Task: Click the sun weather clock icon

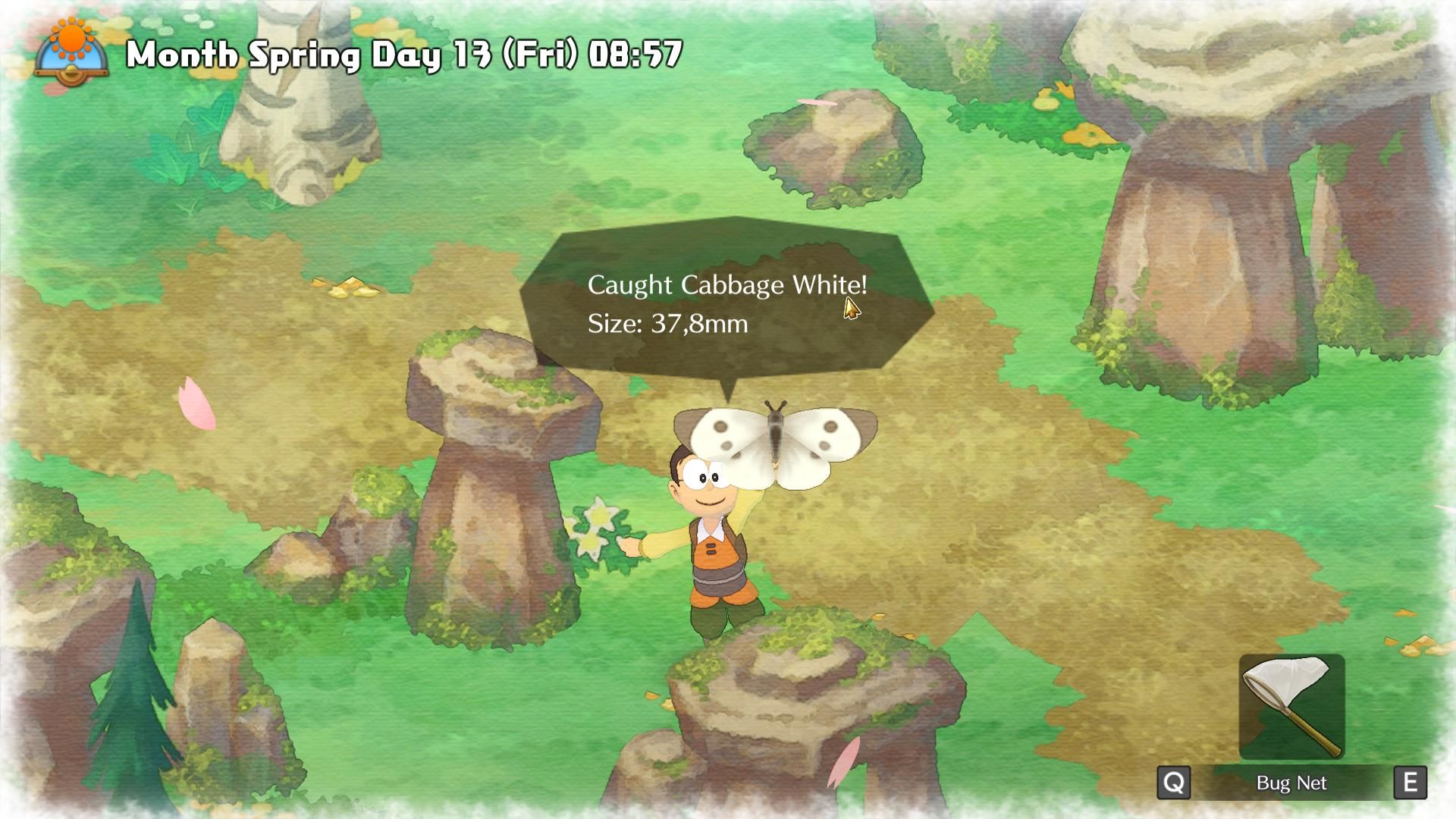Action: tap(72, 51)
